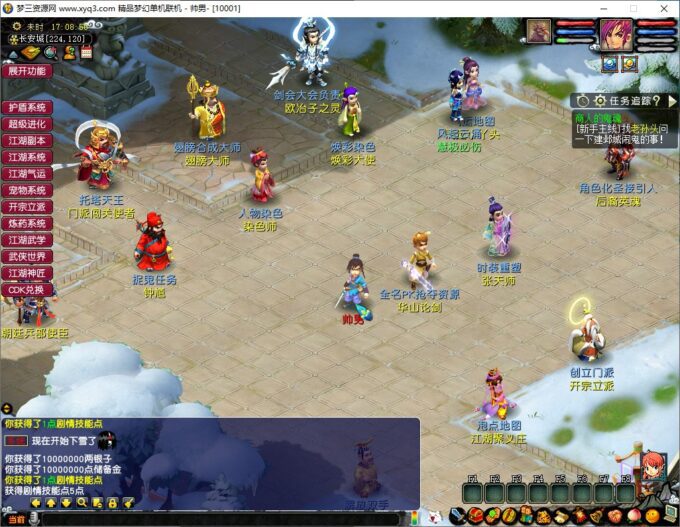Click the sword icon in bottom toolbar

coord(458,516)
